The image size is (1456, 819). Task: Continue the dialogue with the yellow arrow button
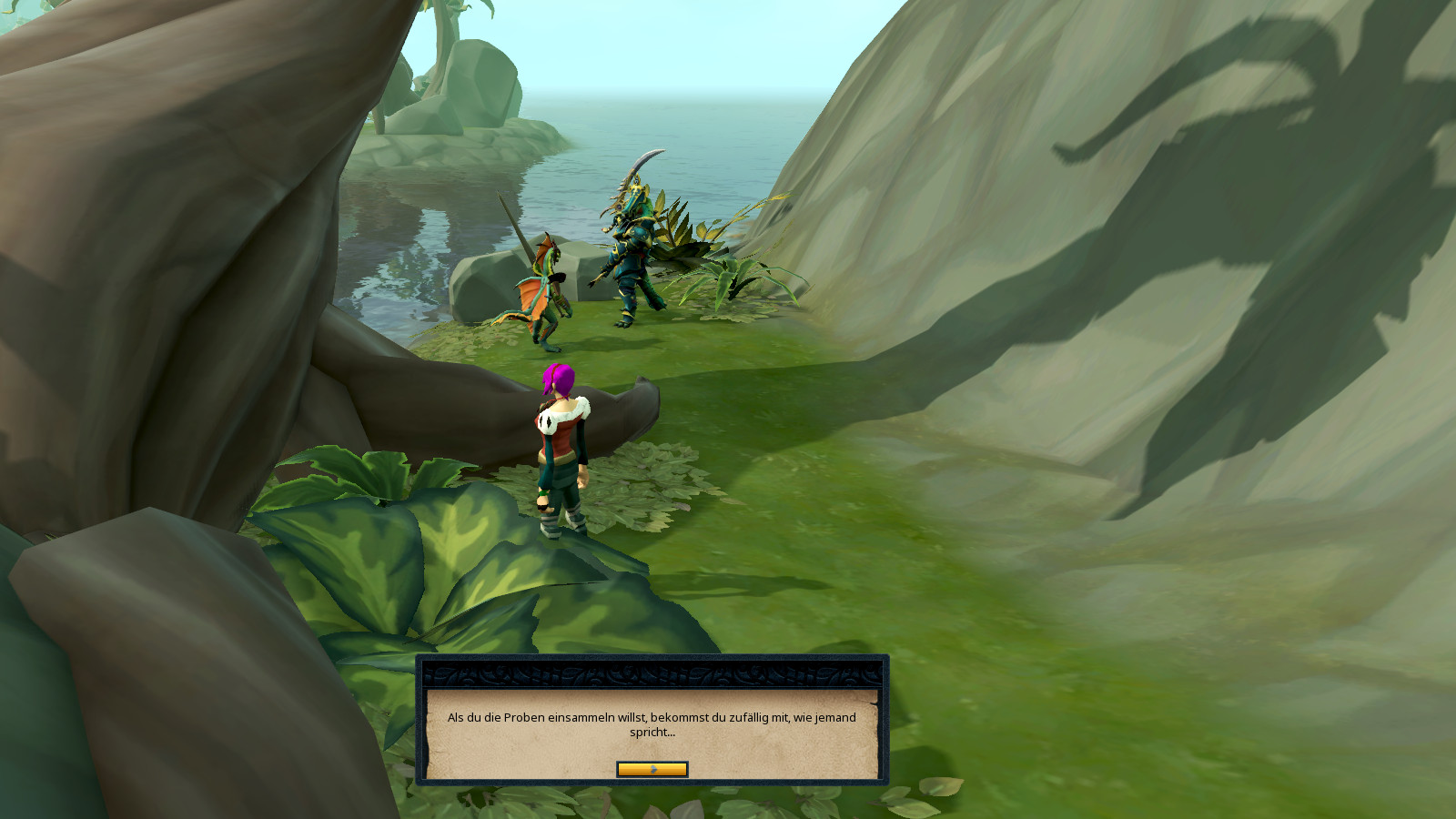pyautogui.click(x=652, y=770)
